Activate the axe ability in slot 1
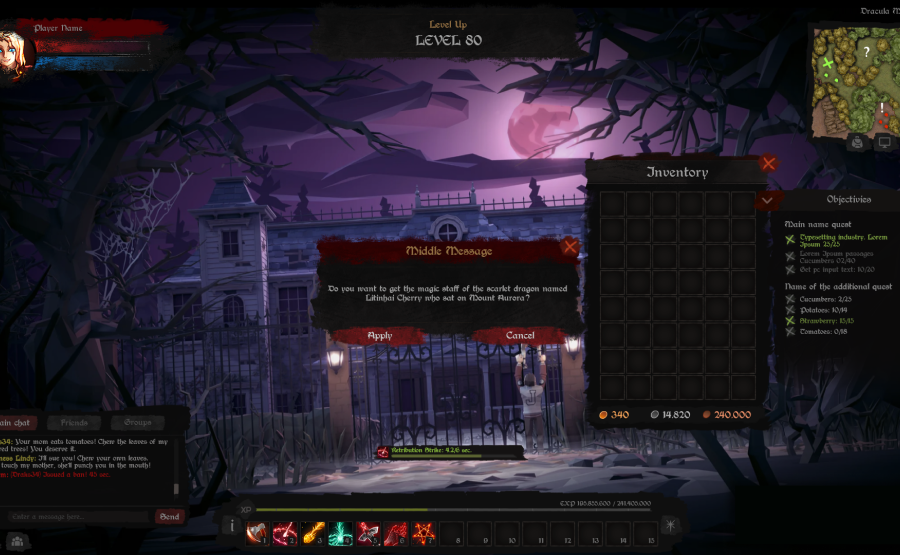Image resolution: width=900 pixels, height=555 pixels. click(x=258, y=532)
